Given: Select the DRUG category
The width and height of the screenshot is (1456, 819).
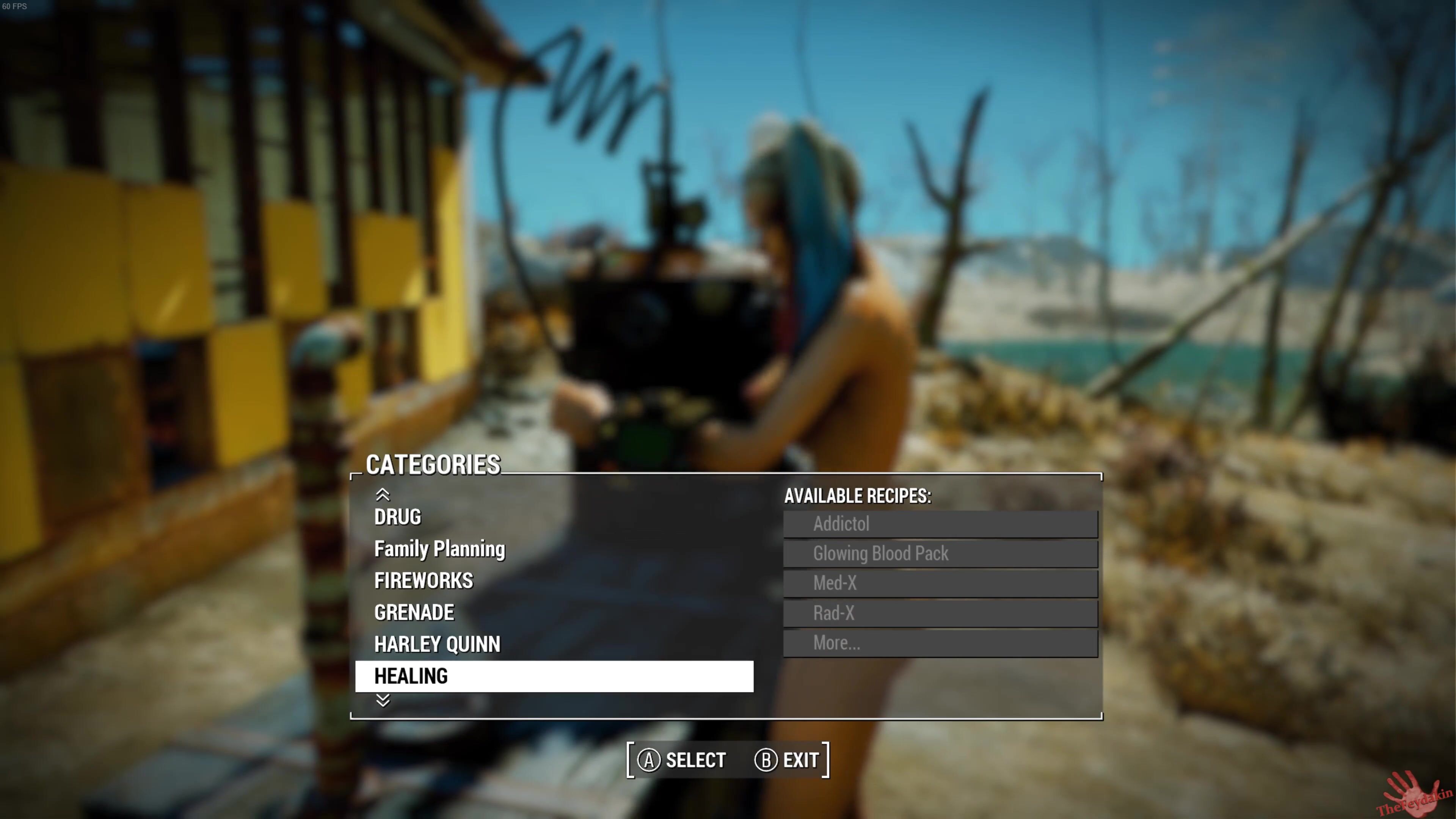Looking at the screenshot, I should (x=397, y=517).
